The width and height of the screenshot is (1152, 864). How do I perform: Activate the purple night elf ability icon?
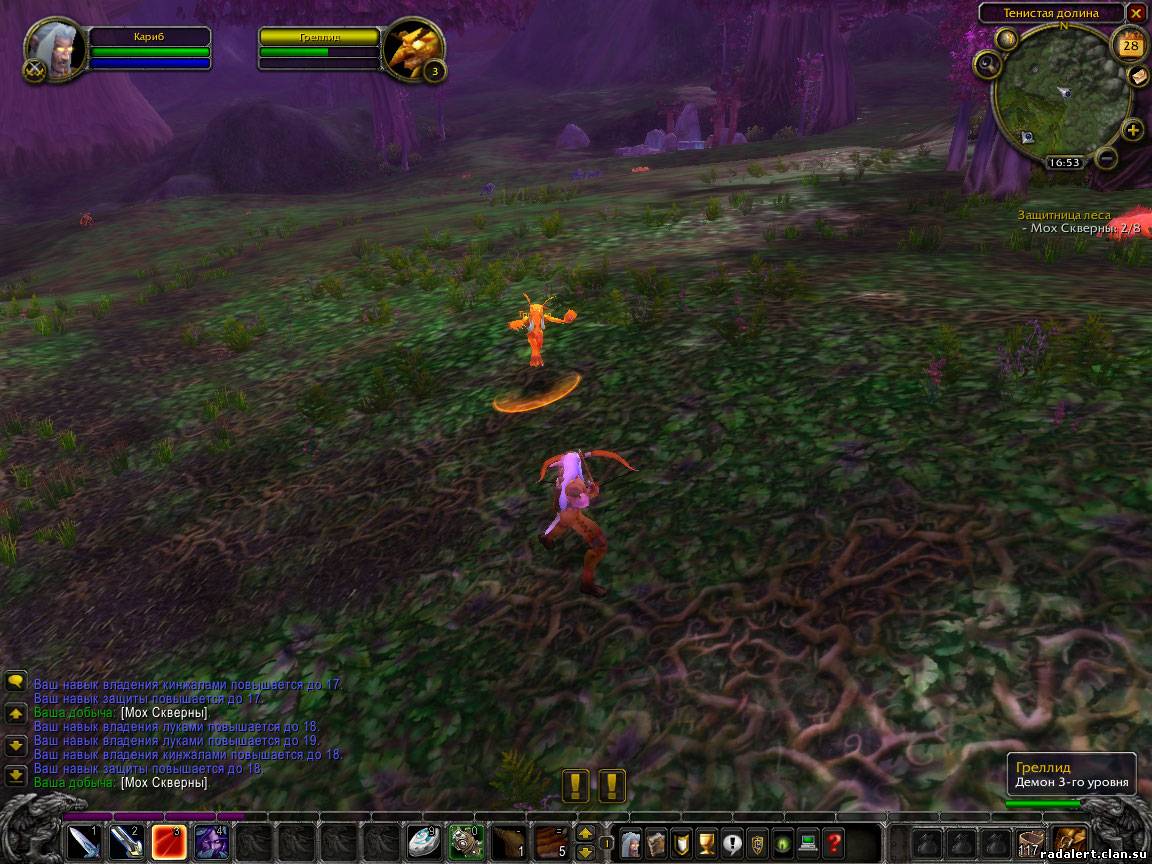coord(210,842)
